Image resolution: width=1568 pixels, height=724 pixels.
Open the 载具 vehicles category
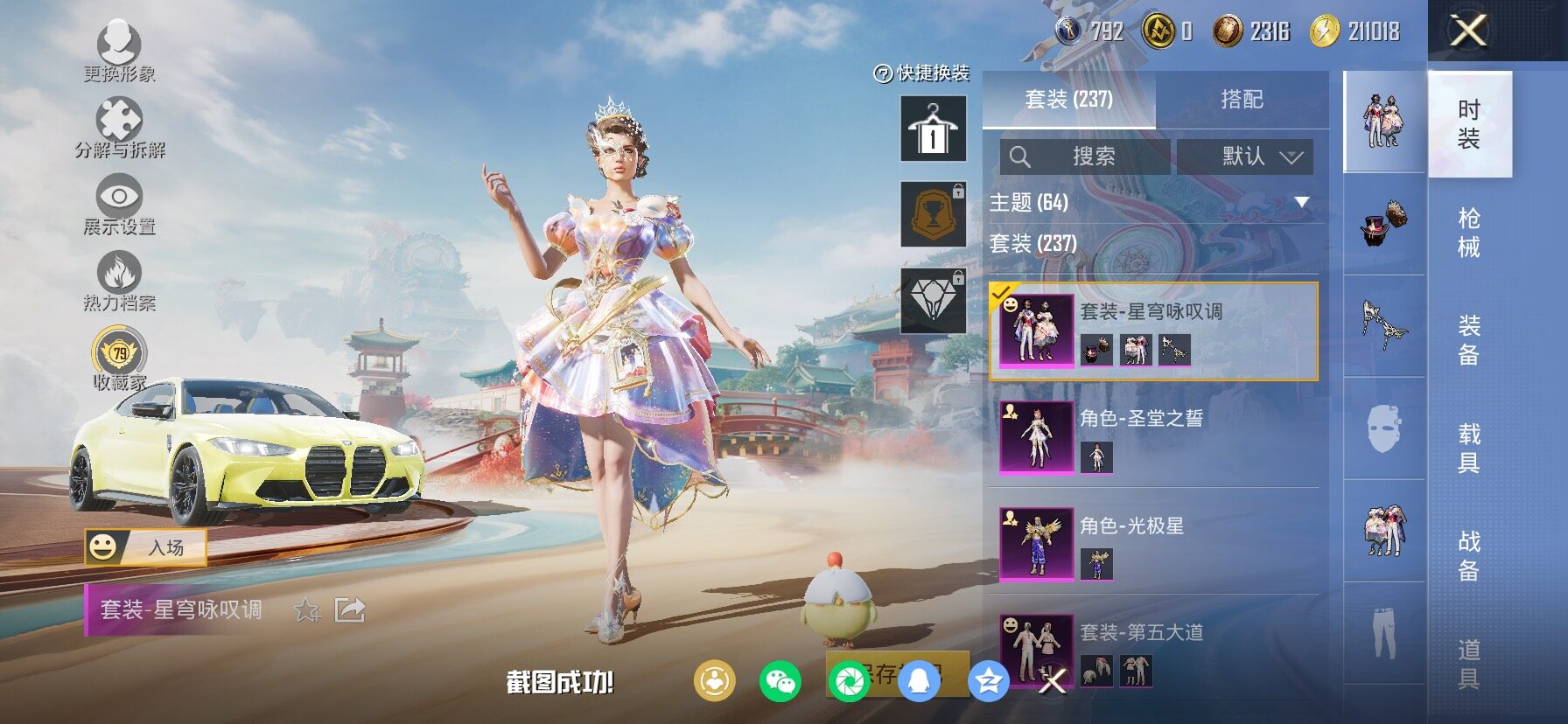coord(1469,448)
